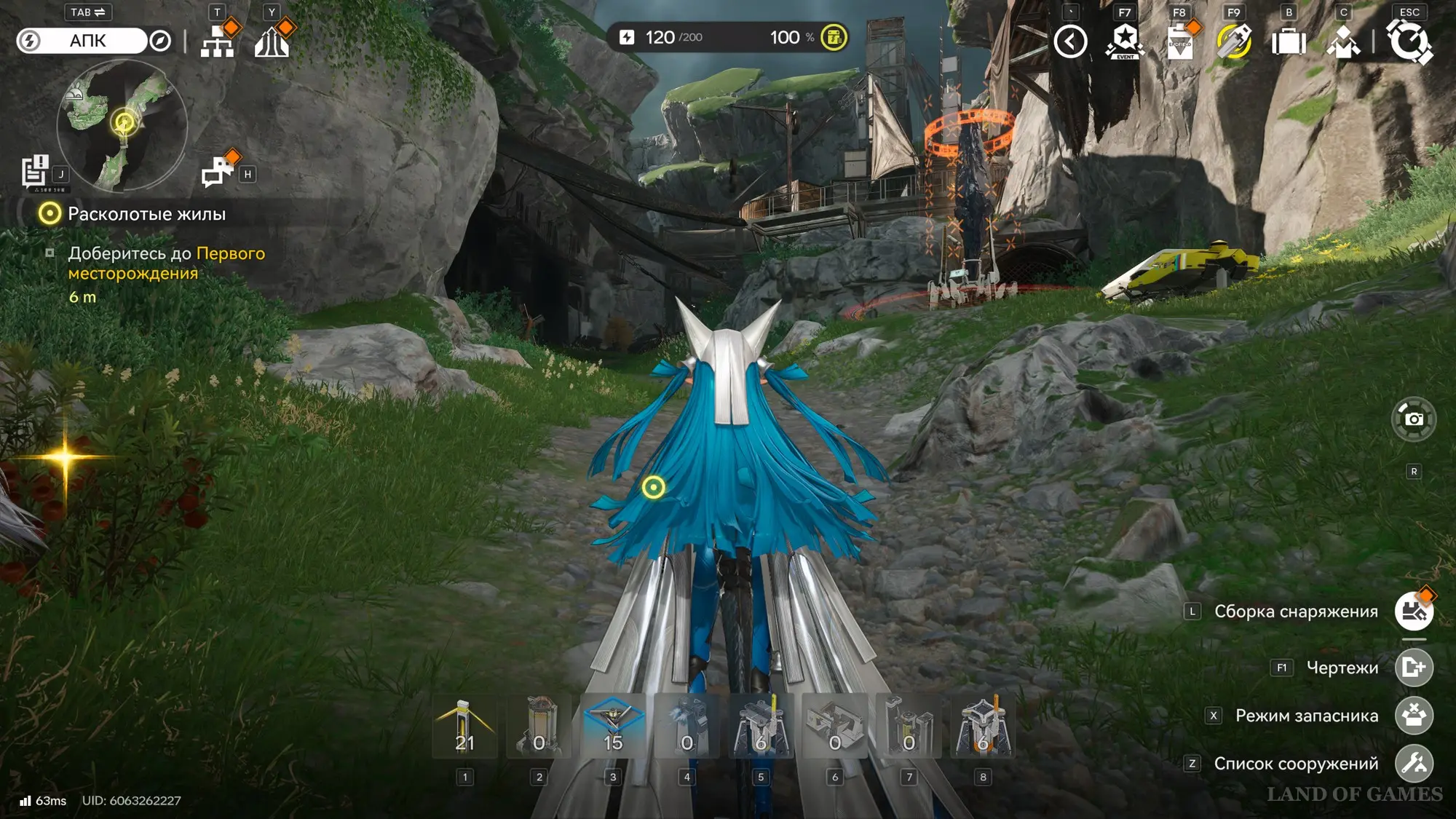Open the quest log document icon

pos(34,172)
